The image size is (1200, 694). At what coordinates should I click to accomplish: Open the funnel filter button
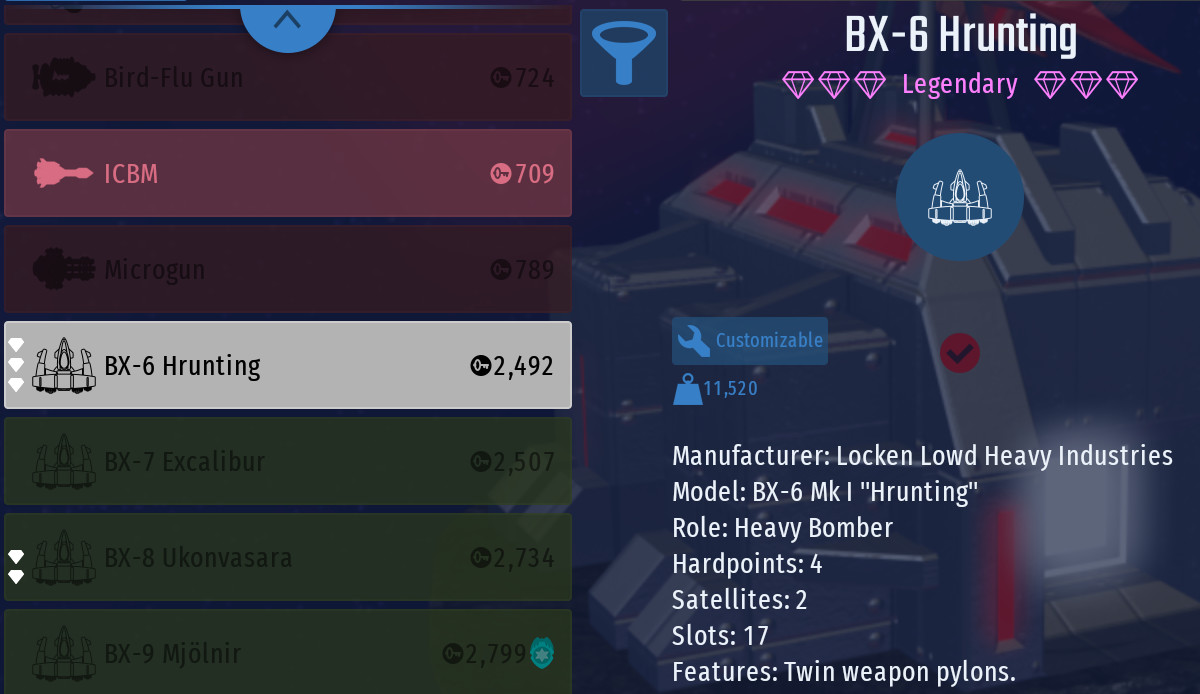tap(624, 53)
